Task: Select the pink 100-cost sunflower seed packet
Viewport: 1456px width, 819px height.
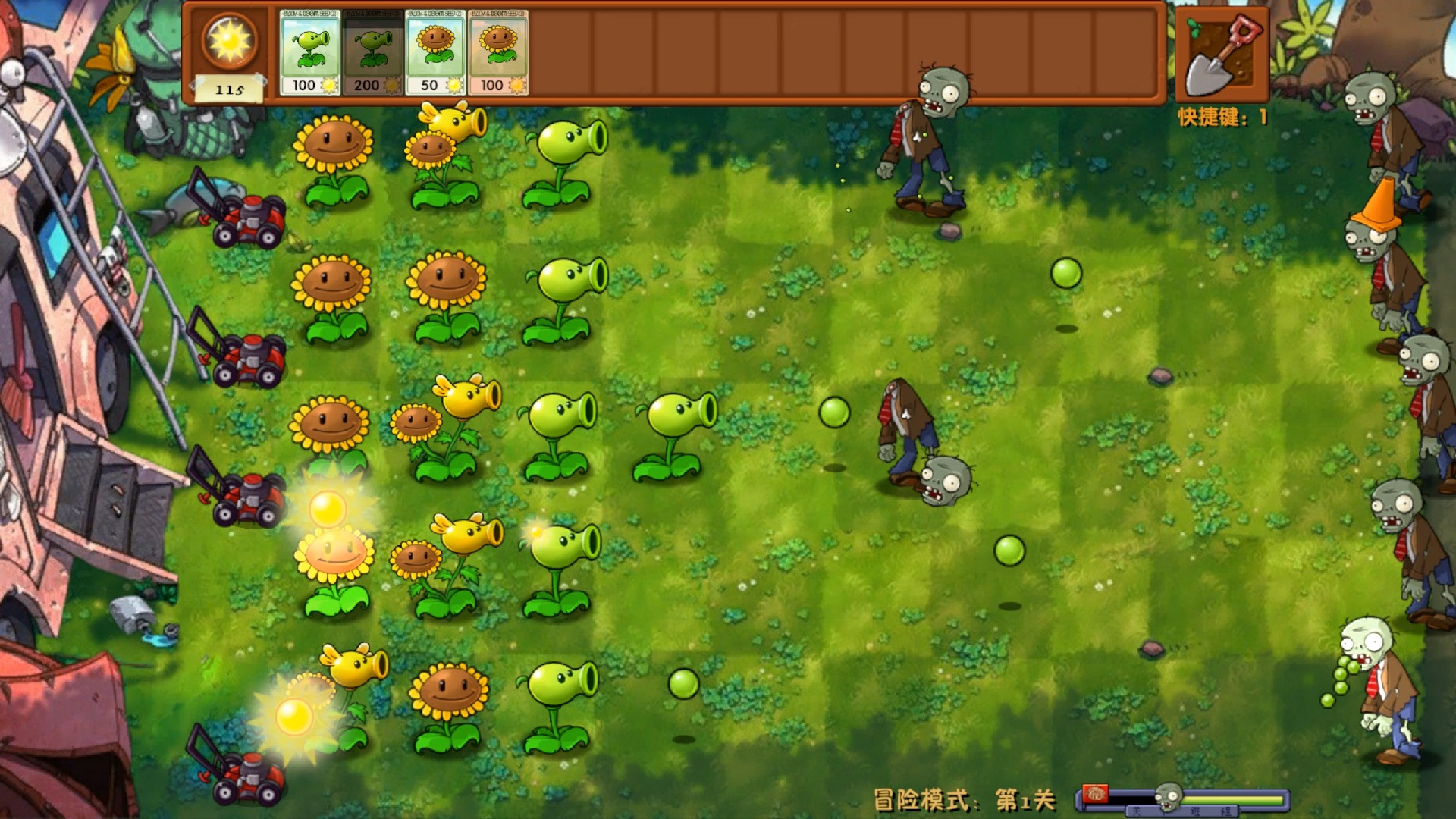Action: [498, 52]
